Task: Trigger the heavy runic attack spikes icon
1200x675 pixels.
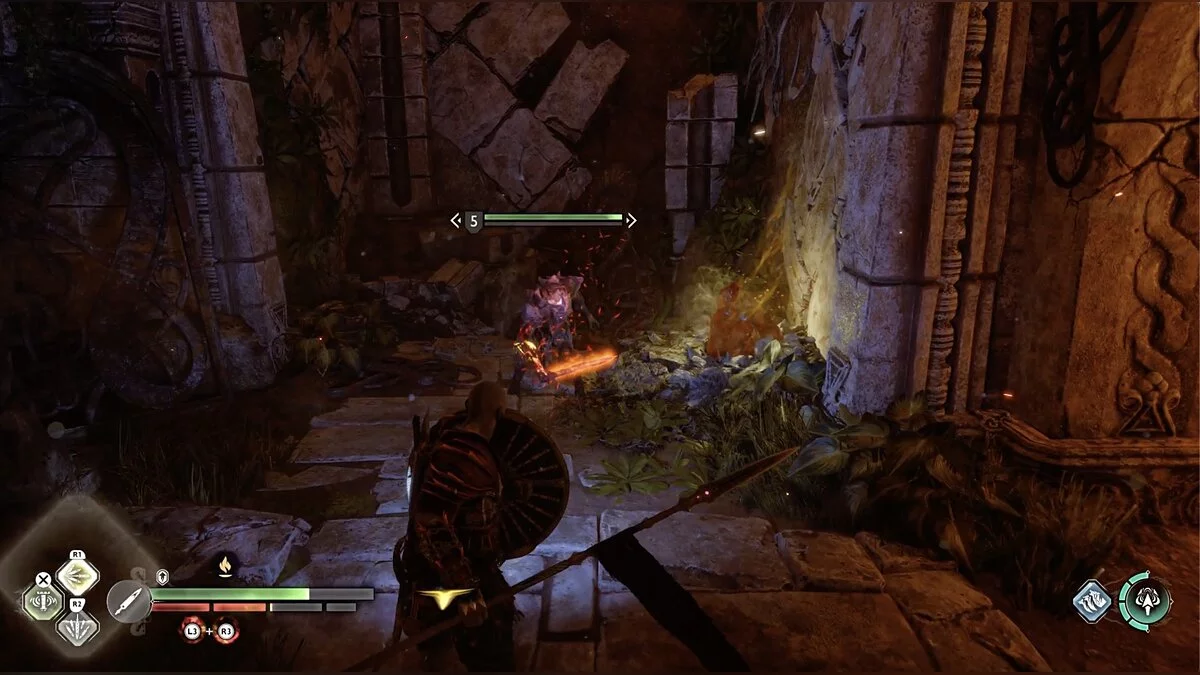Action: click(77, 627)
